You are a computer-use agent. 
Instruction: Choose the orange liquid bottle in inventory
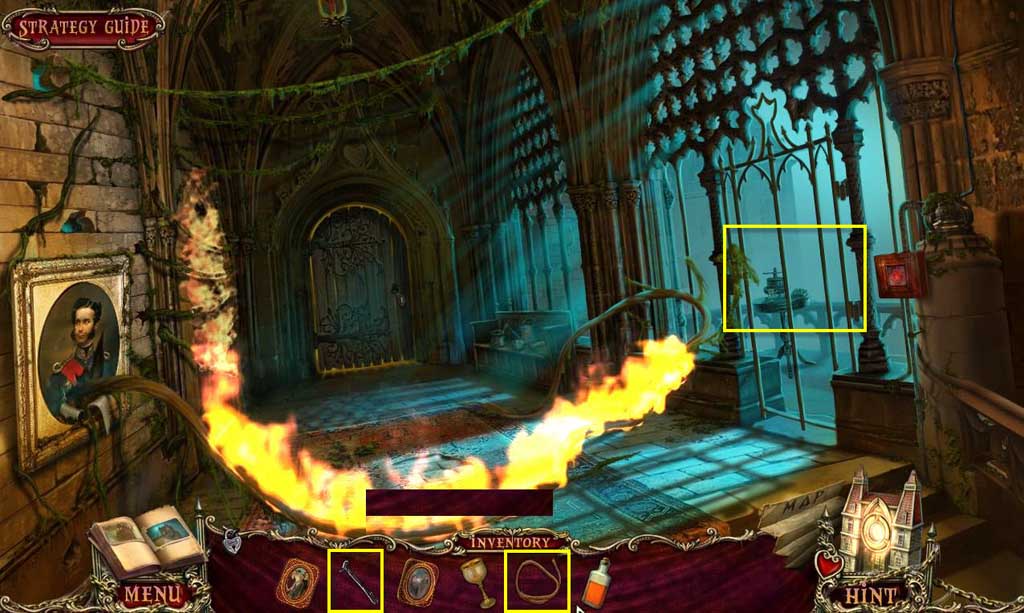[597, 584]
